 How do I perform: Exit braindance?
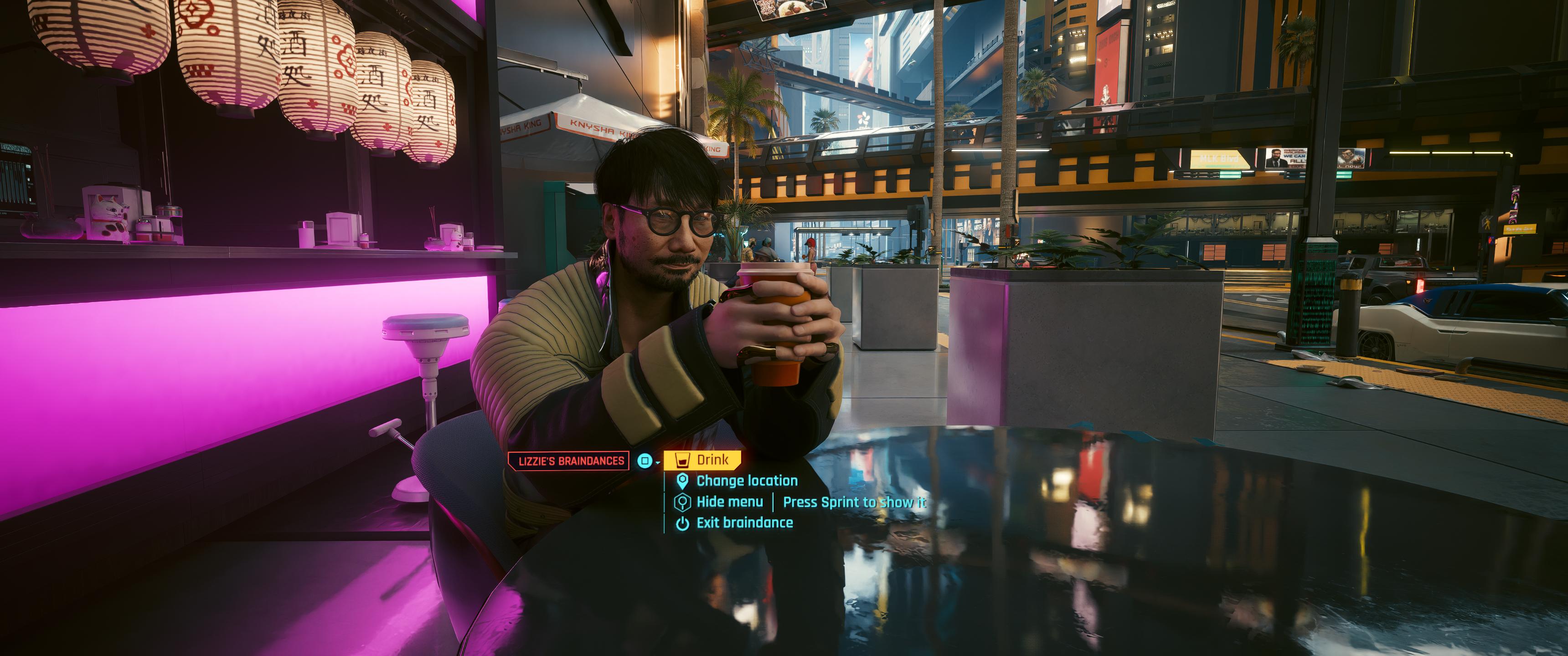(x=744, y=523)
